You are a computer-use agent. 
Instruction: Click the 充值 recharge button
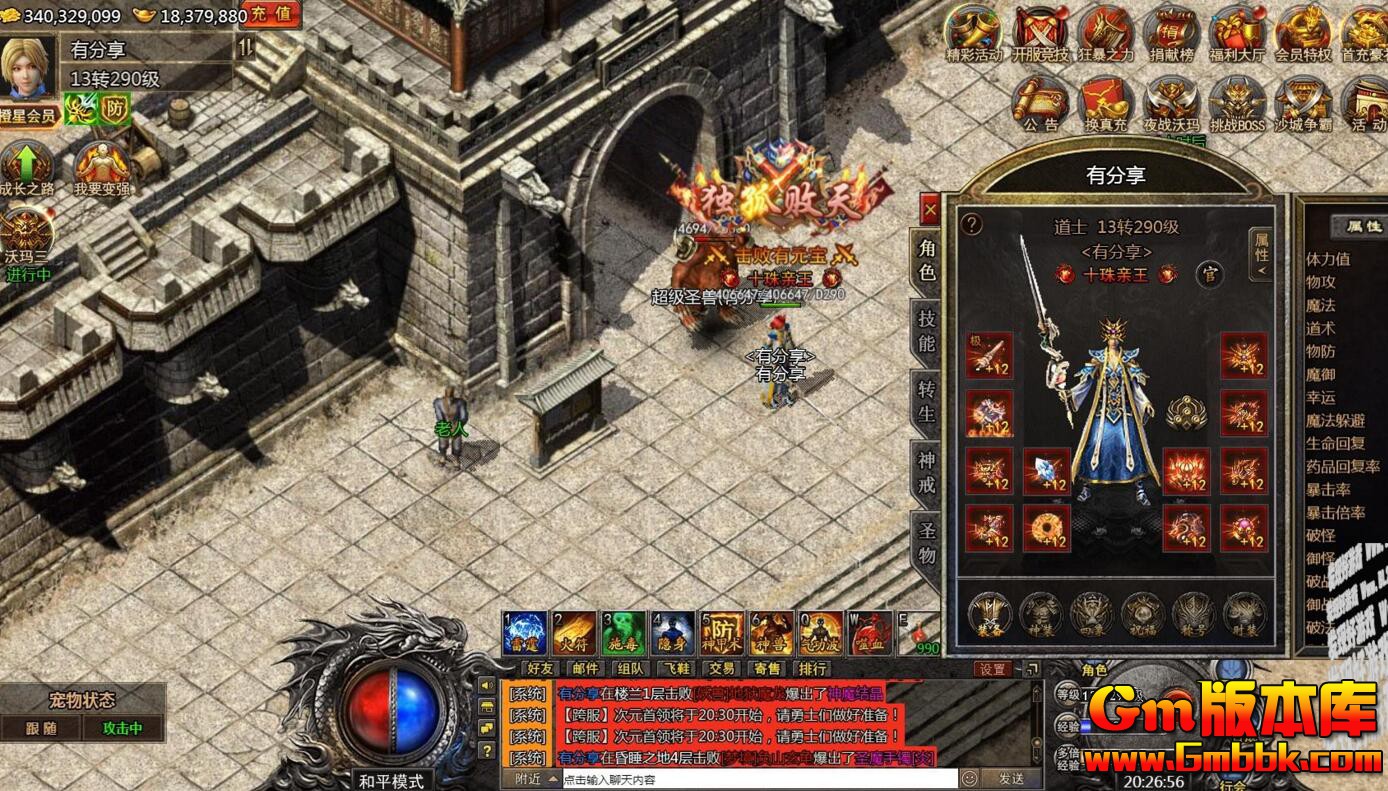271,15
